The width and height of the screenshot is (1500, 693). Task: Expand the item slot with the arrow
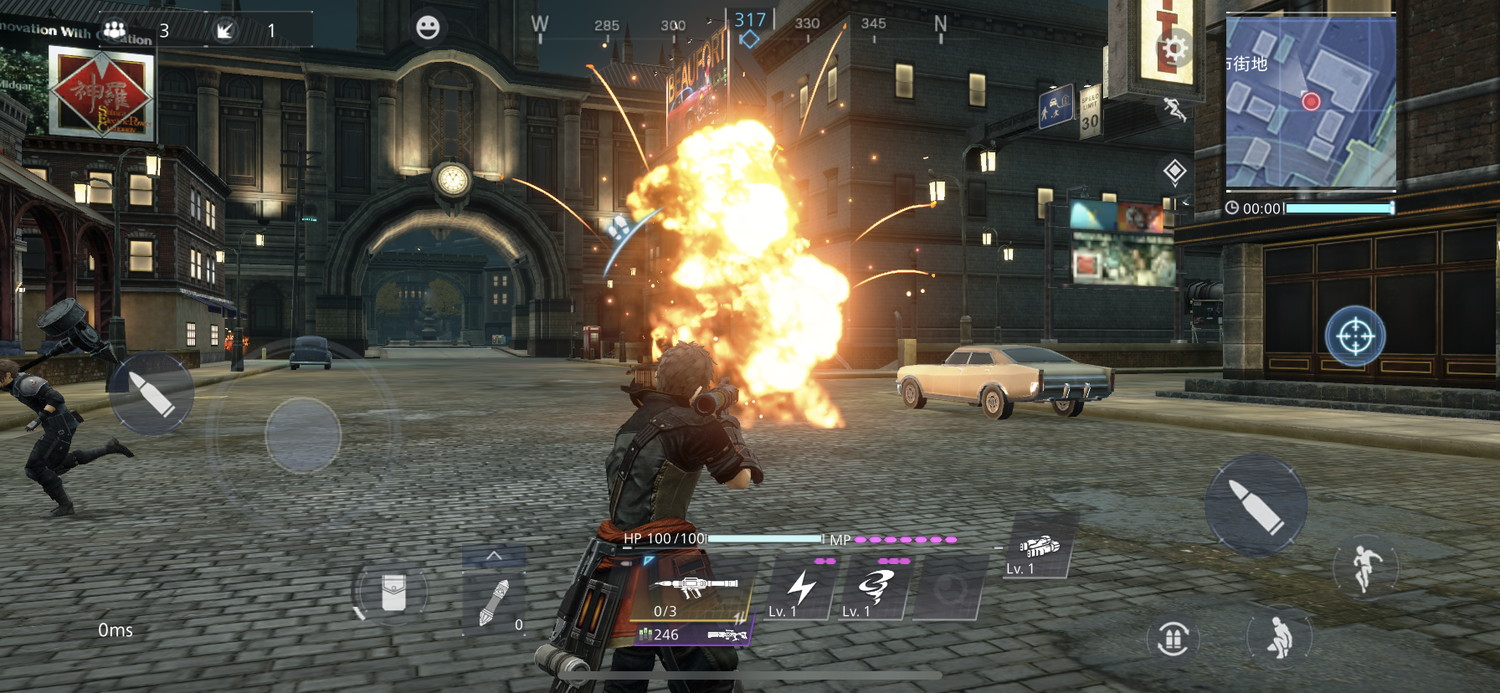pyautogui.click(x=493, y=556)
